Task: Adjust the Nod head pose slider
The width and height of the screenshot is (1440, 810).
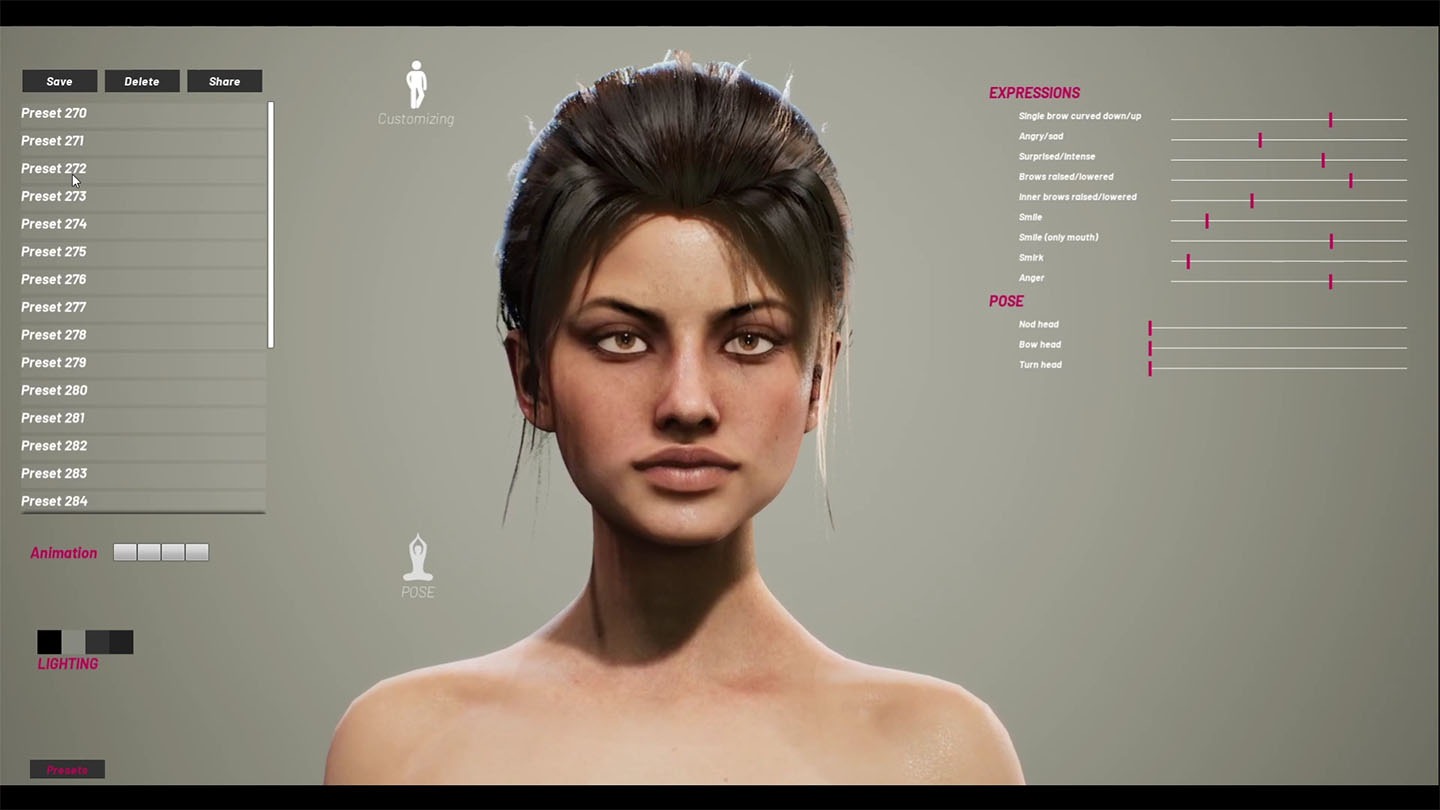Action: coord(1150,328)
